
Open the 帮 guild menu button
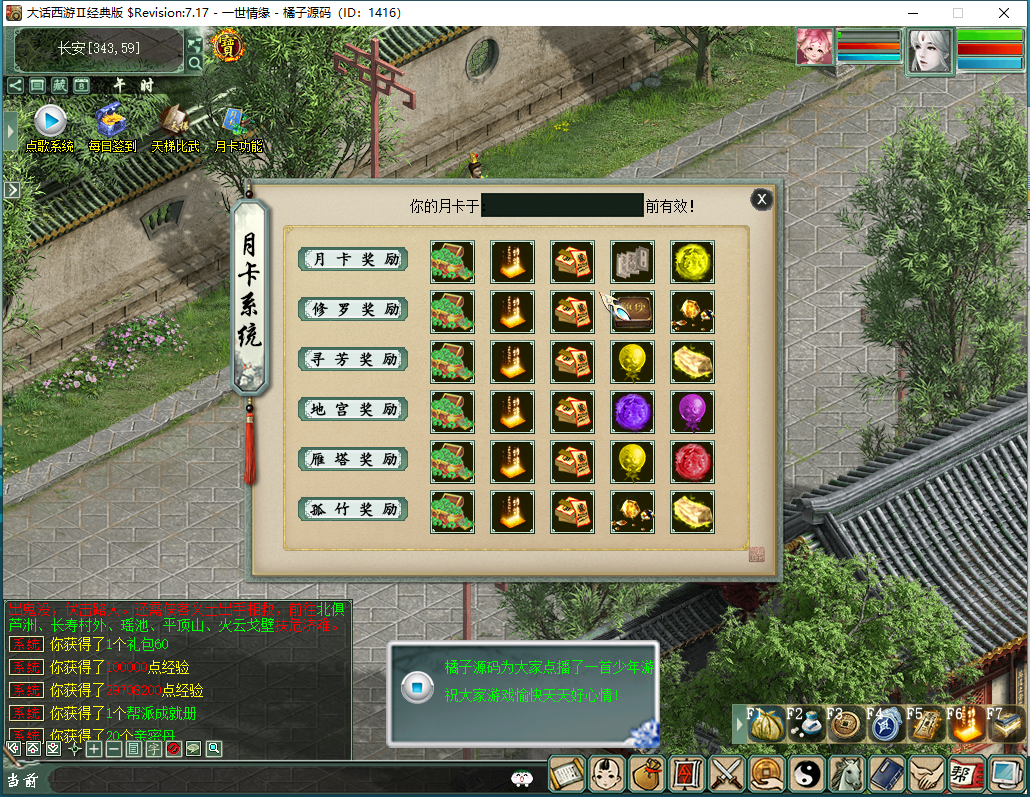tap(965, 774)
